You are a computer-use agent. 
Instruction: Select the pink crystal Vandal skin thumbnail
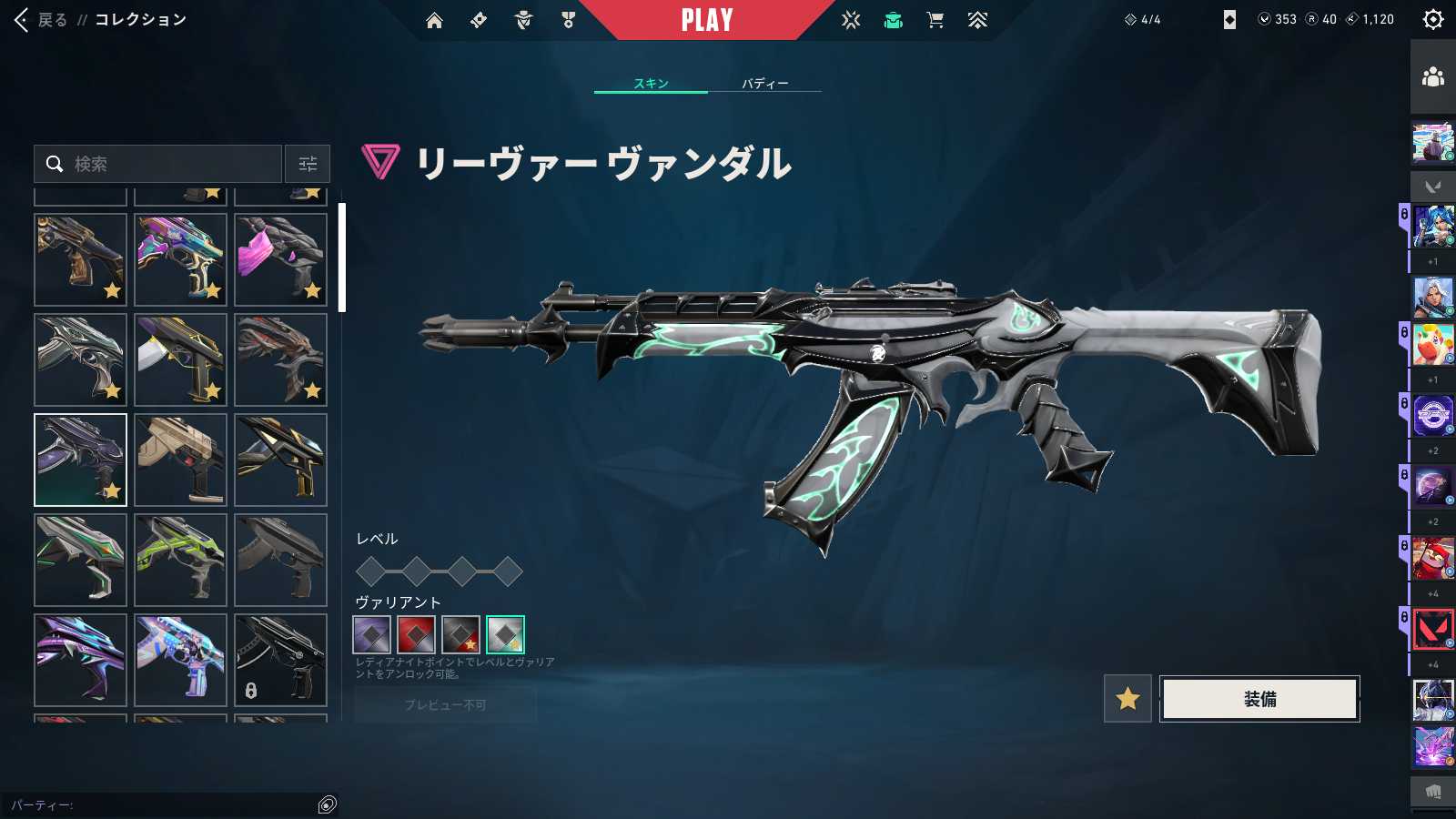tap(280, 259)
